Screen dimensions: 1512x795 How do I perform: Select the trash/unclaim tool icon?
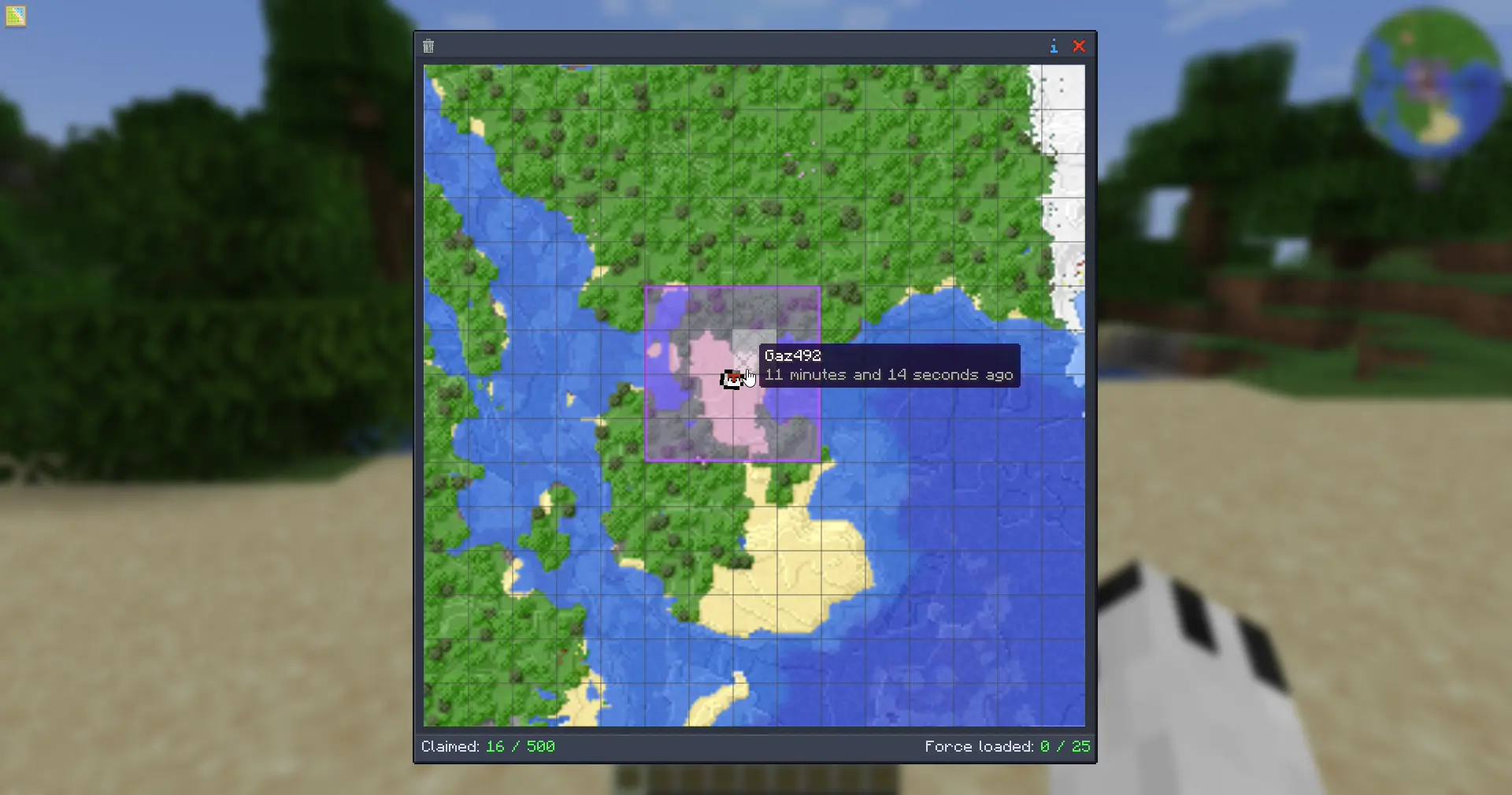tap(428, 46)
